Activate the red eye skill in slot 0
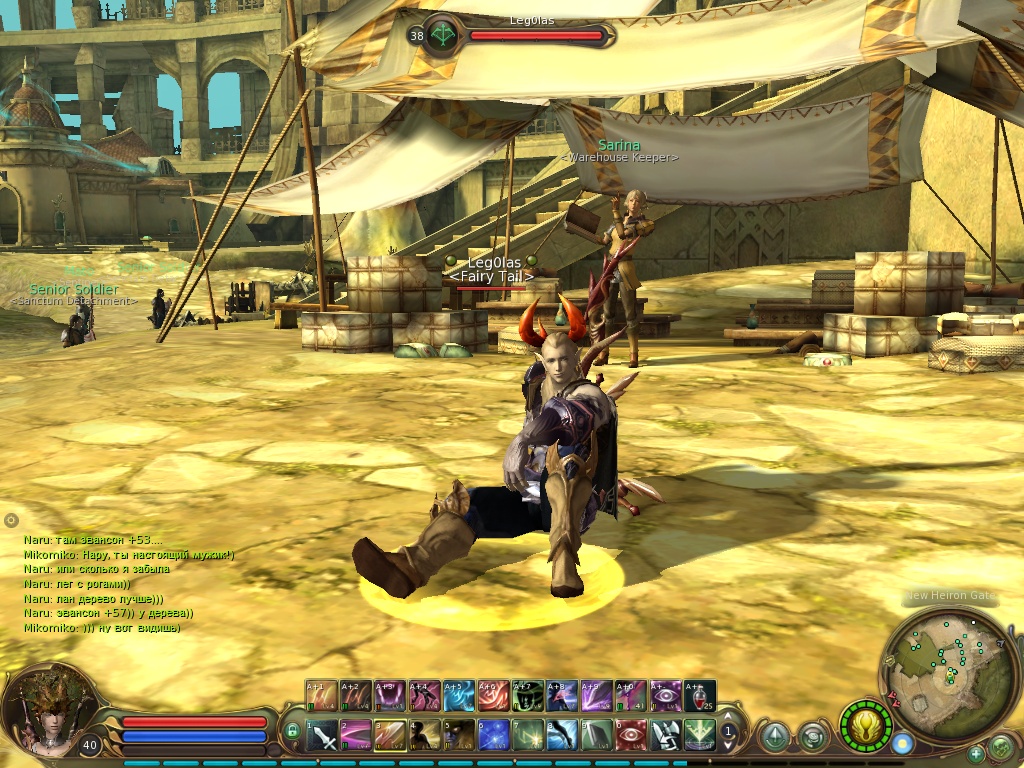 [x=631, y=735]
